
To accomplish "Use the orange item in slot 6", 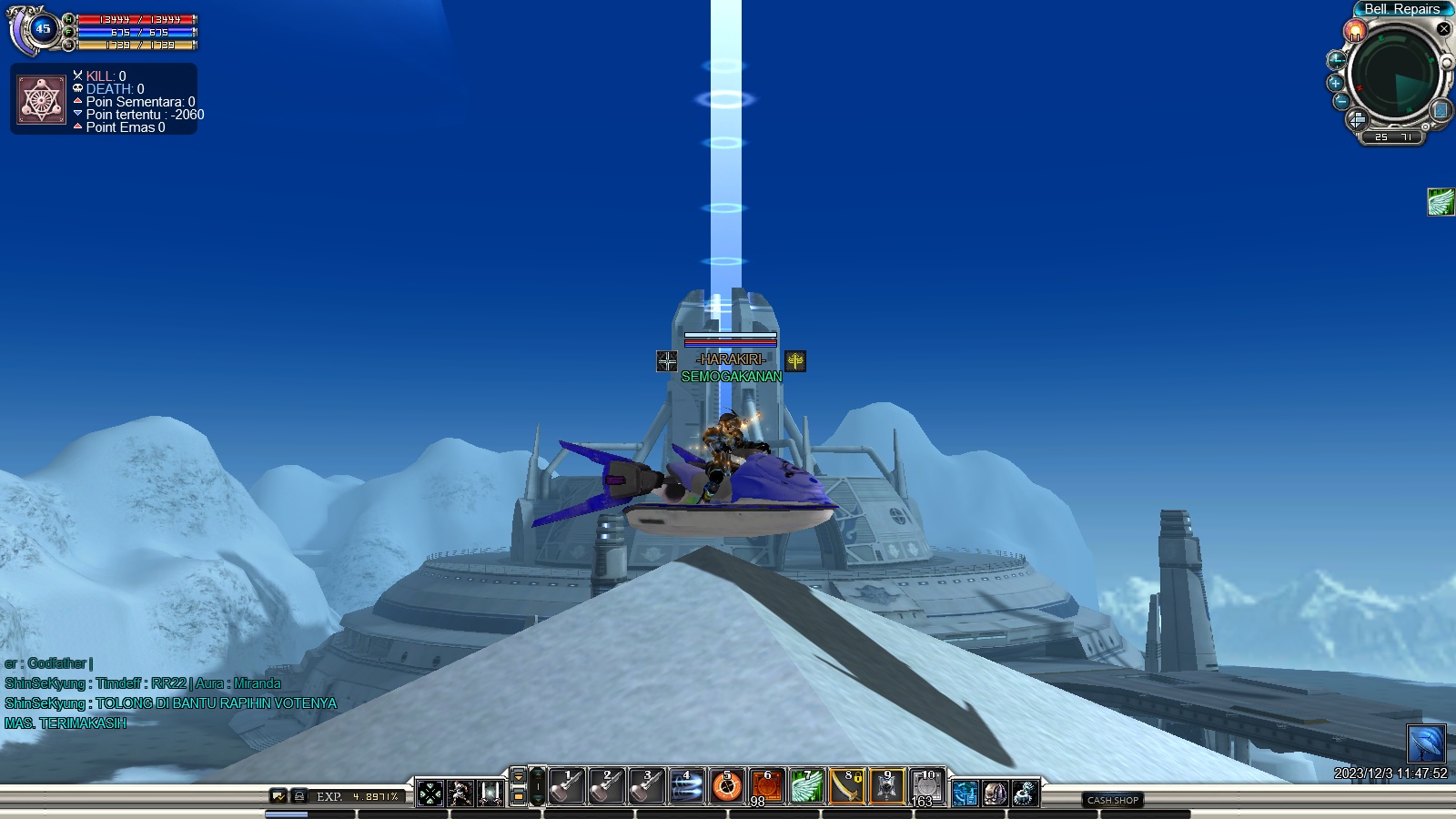I will [766, 786].
